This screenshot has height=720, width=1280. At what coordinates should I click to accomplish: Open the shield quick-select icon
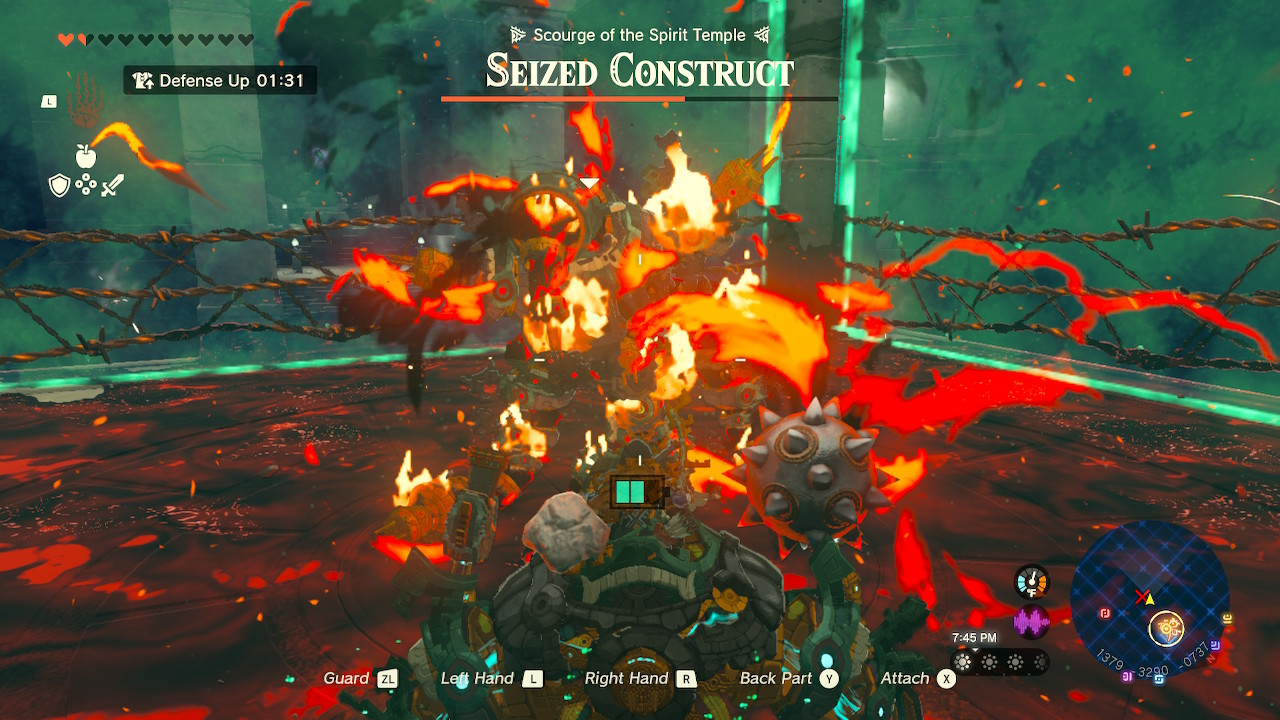pos(59,185)
